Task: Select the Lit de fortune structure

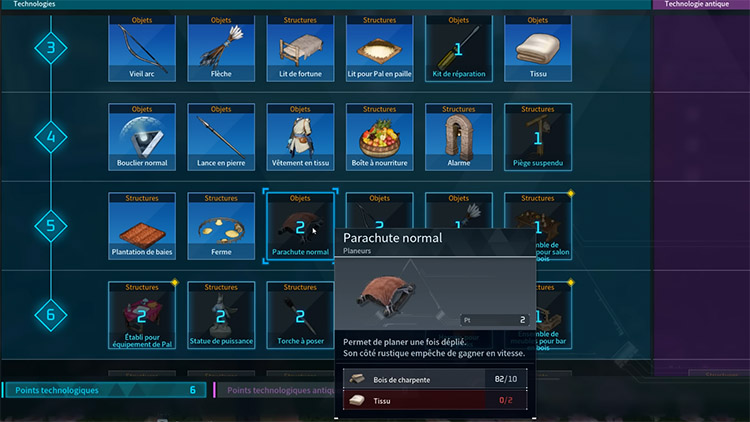Action: pyautogui.click(x=300, y=47)
